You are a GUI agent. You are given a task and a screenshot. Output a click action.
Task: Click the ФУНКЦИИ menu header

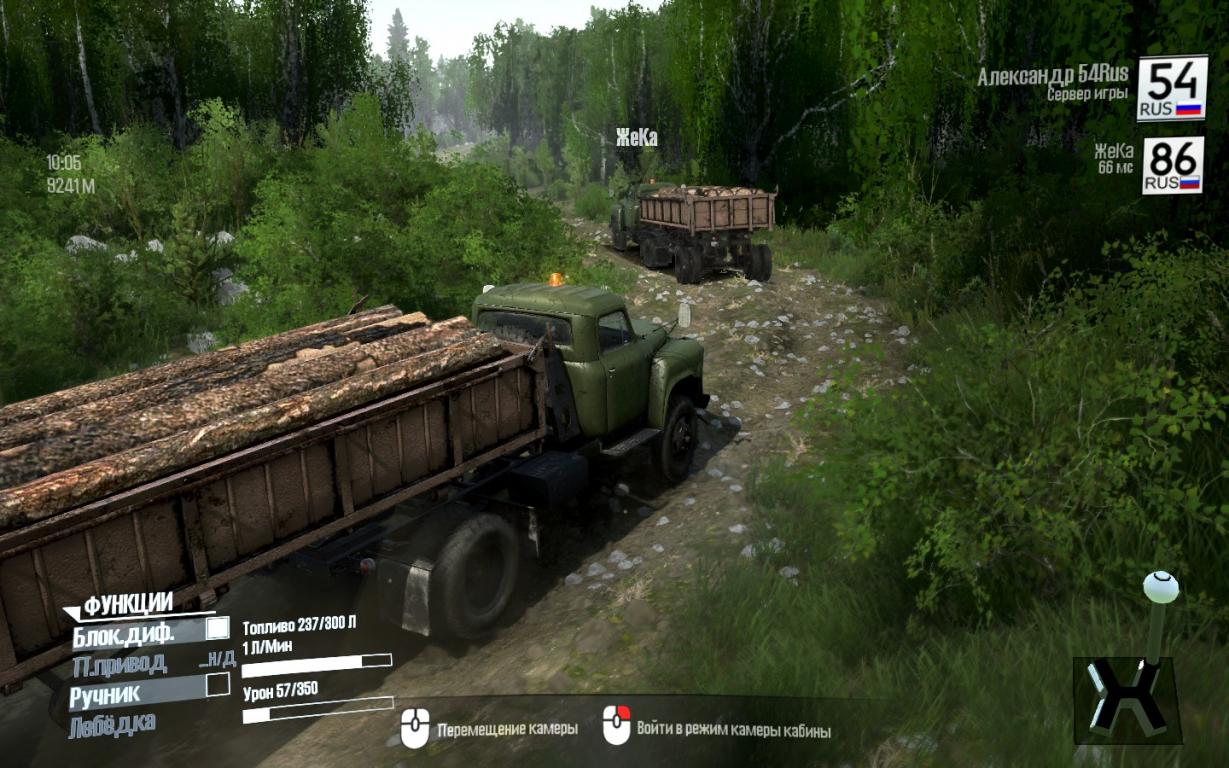[x=128, y=604]
